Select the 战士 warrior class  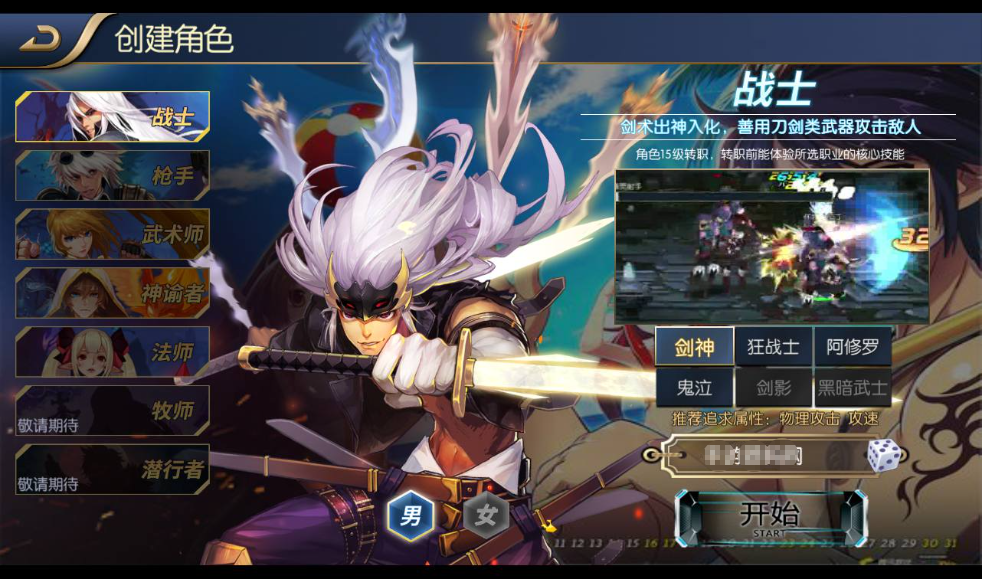[x=113, y=117]
